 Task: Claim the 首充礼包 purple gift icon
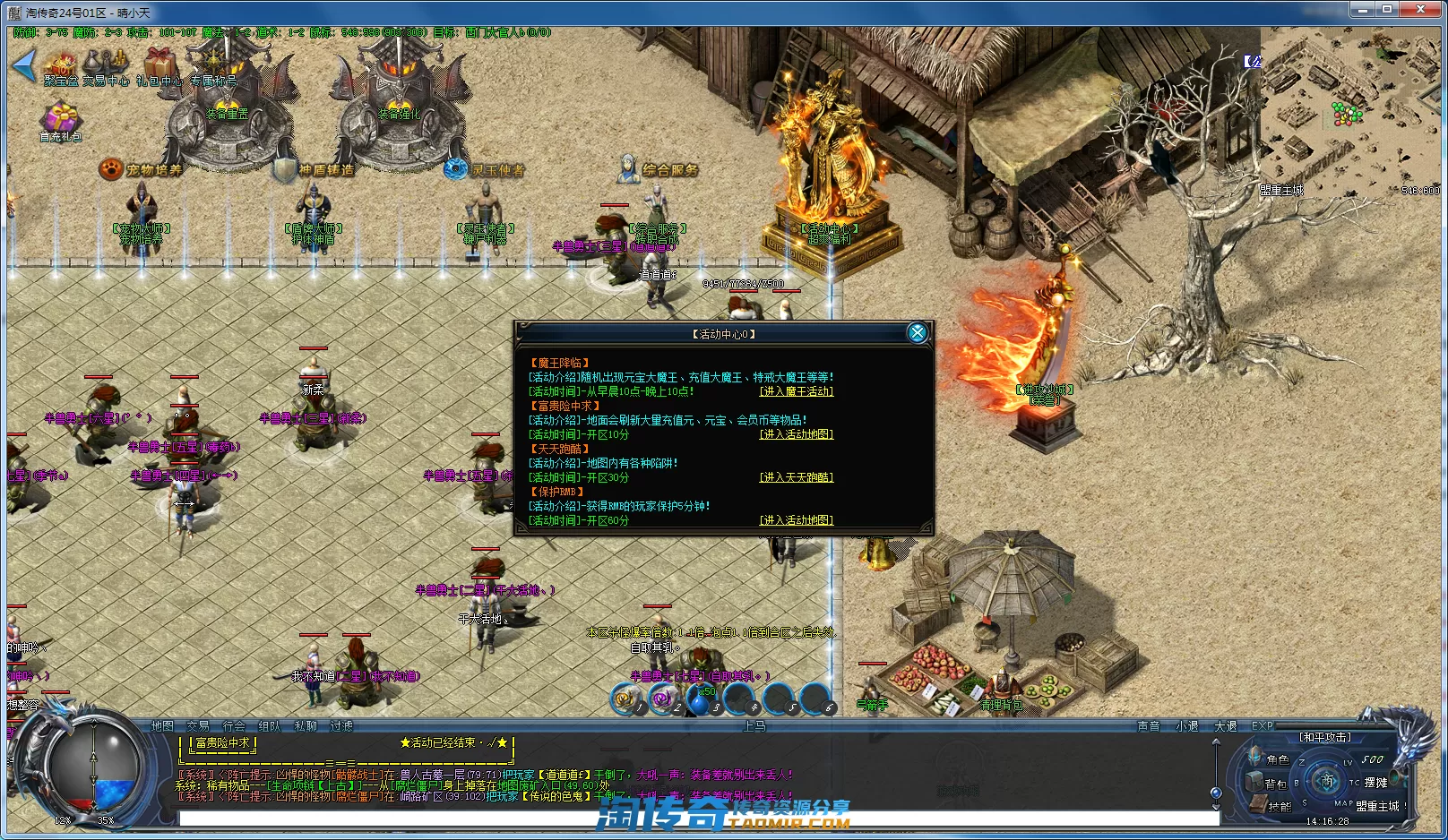tap(61, 121)
